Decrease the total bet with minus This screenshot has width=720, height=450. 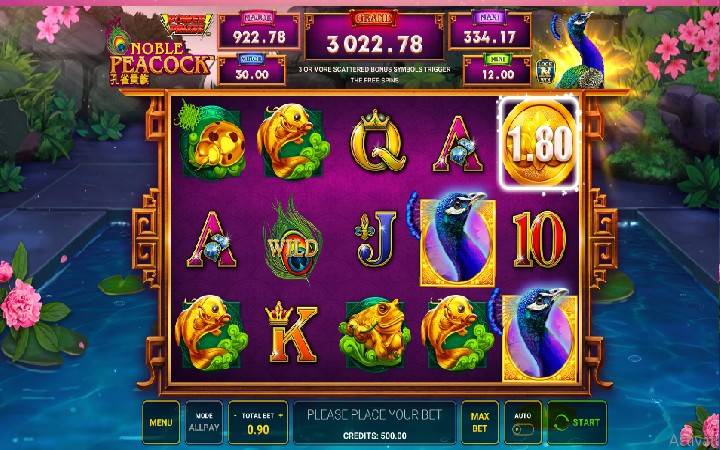[235, 411]
